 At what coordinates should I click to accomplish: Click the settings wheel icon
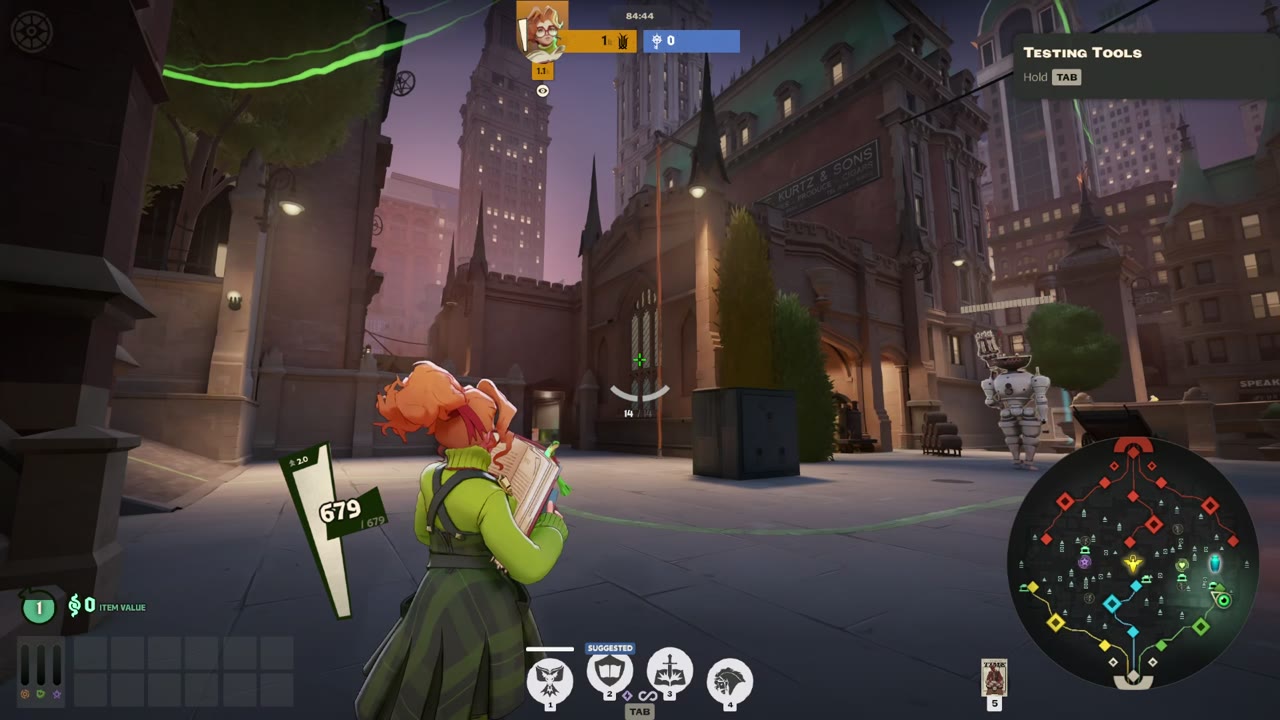[x=30, y=31]
